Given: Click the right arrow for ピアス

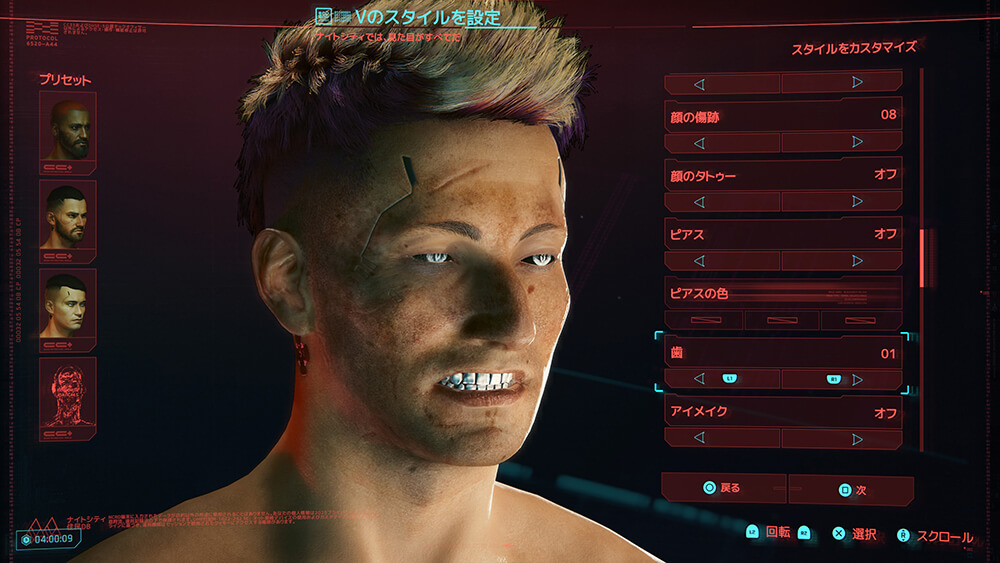Looking at the screenshot, I should (x=858, y=261).
